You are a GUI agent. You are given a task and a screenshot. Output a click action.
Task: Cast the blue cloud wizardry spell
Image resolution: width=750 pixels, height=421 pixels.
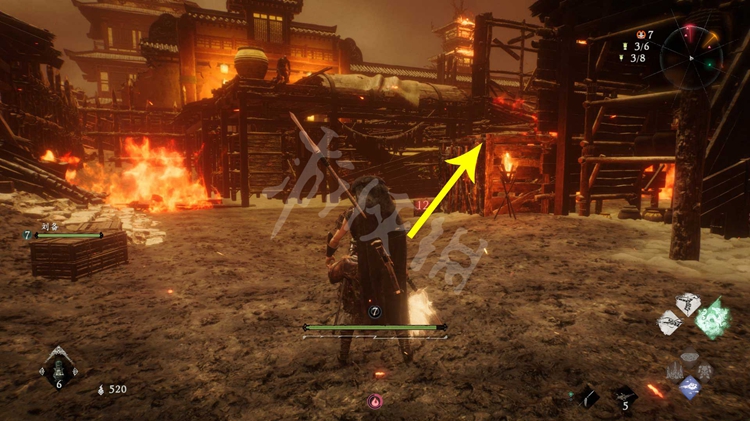point(690,387)
